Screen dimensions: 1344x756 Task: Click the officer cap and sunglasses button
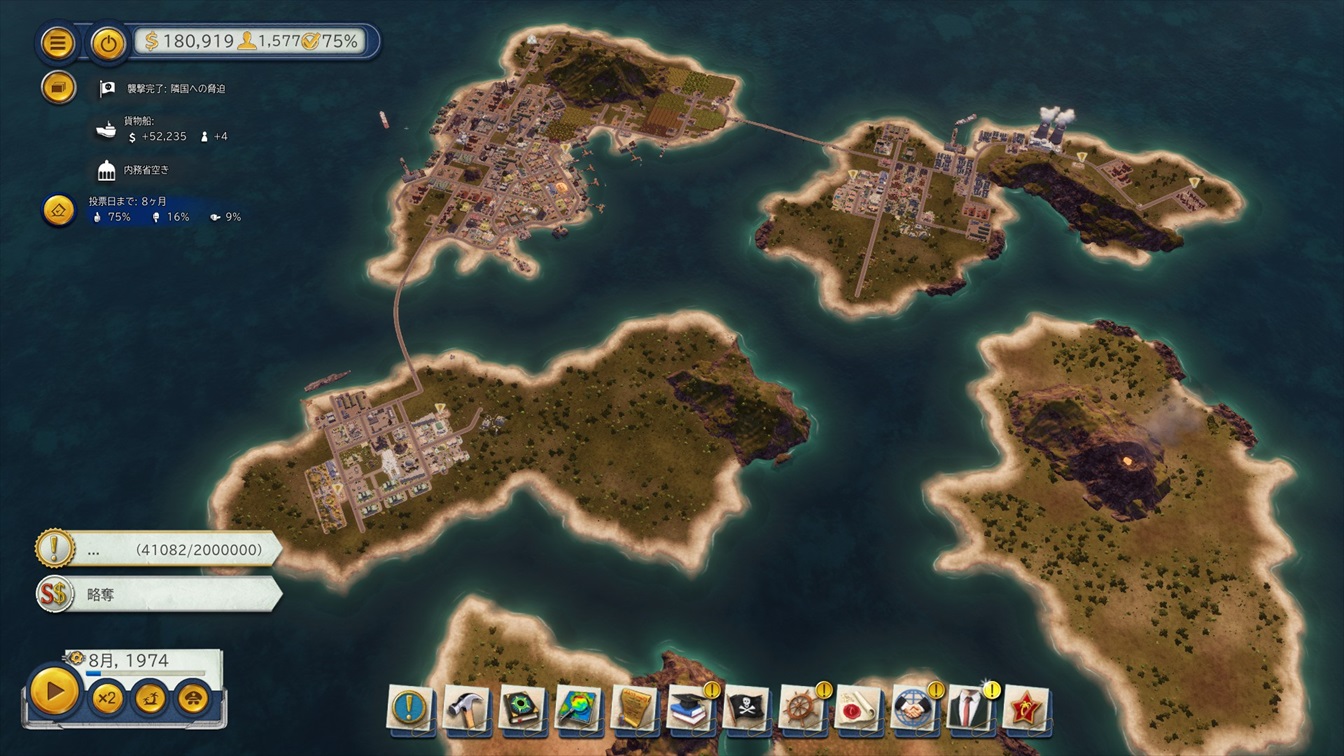pyautogui.click(x=193, y=698)
